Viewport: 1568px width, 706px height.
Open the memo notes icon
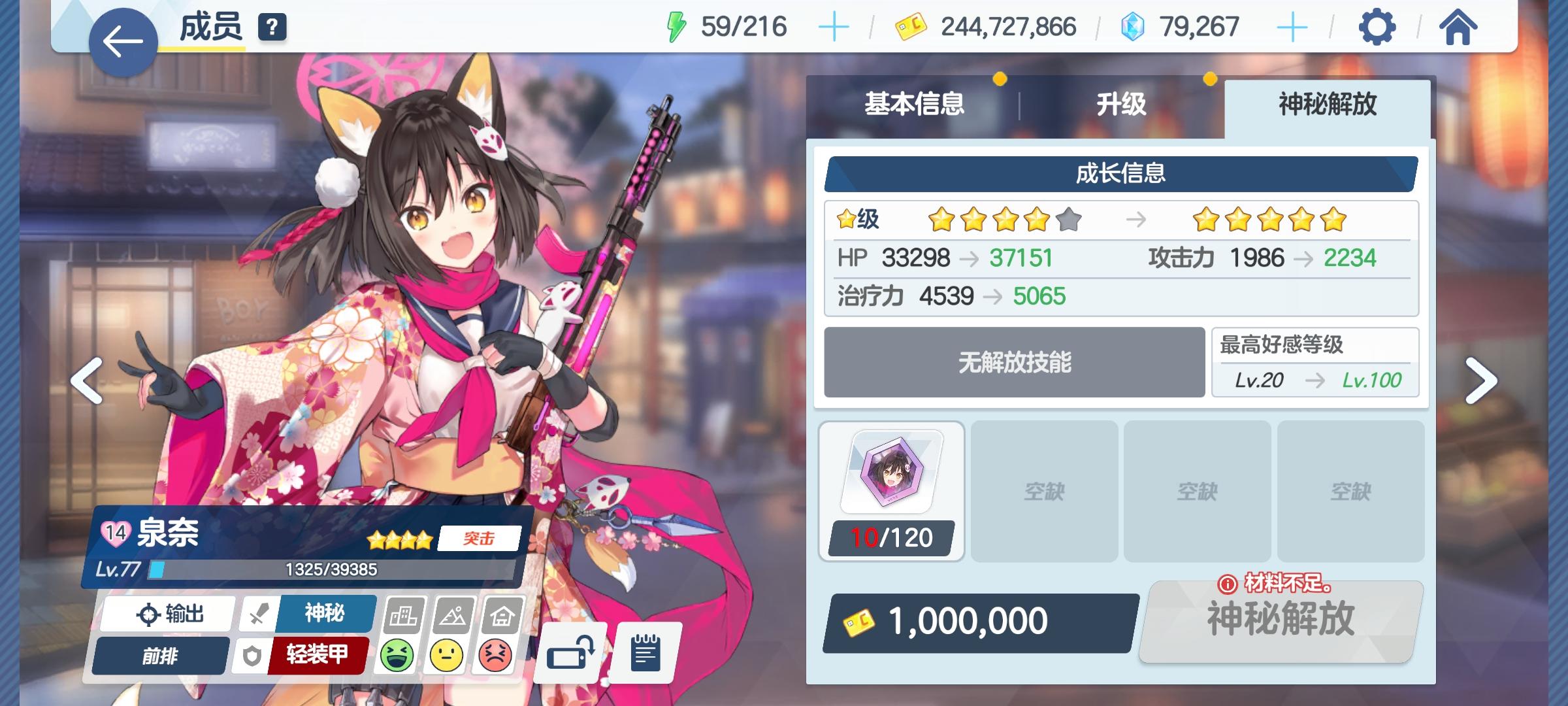pyautogui.click(x=644, y=652)
